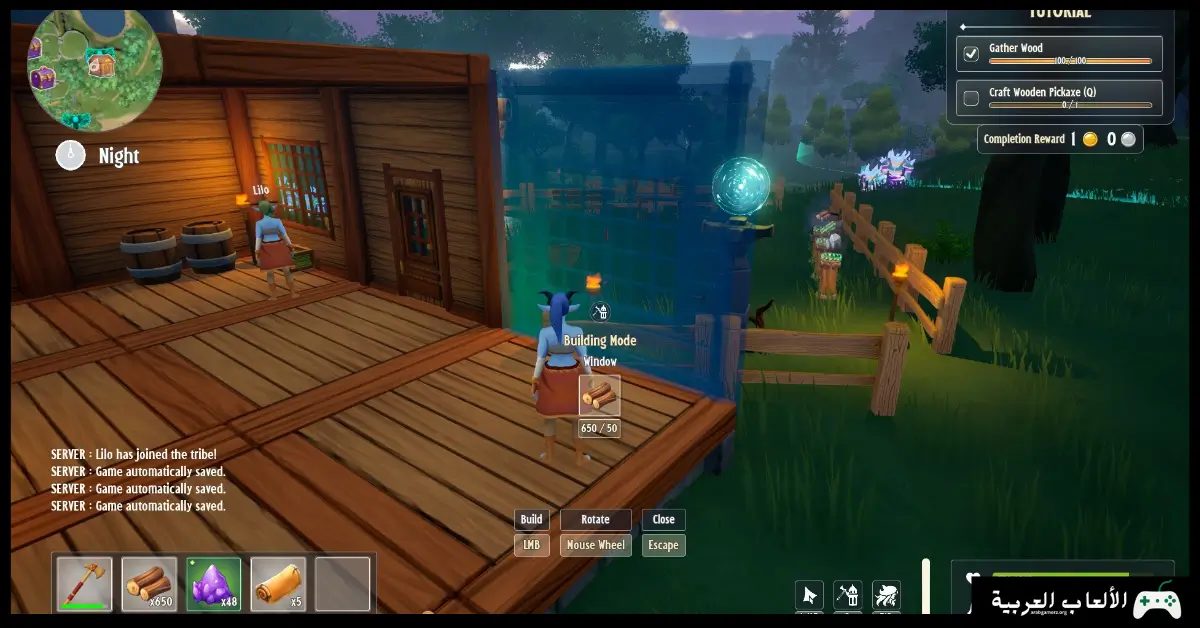
Task: Click the Gather Wood tutorial objective
Action: [x=1059, y=53]
